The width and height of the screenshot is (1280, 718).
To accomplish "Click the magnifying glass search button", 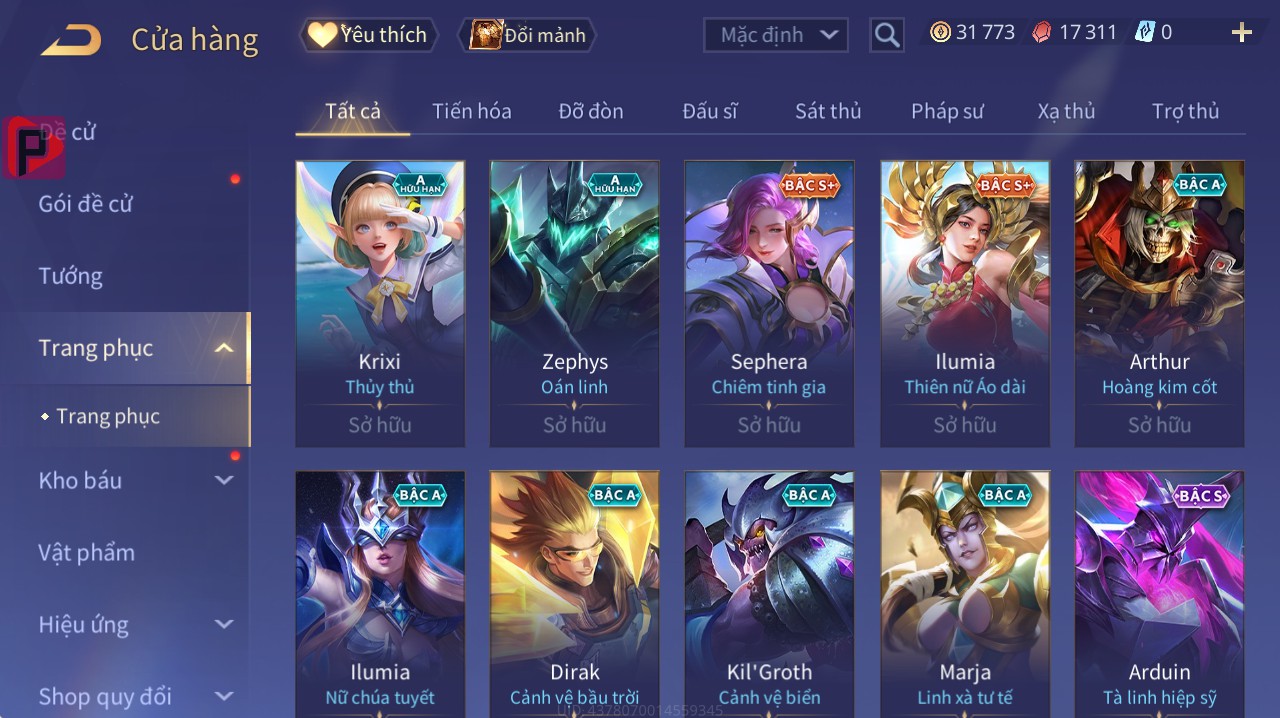I will 887,35.
